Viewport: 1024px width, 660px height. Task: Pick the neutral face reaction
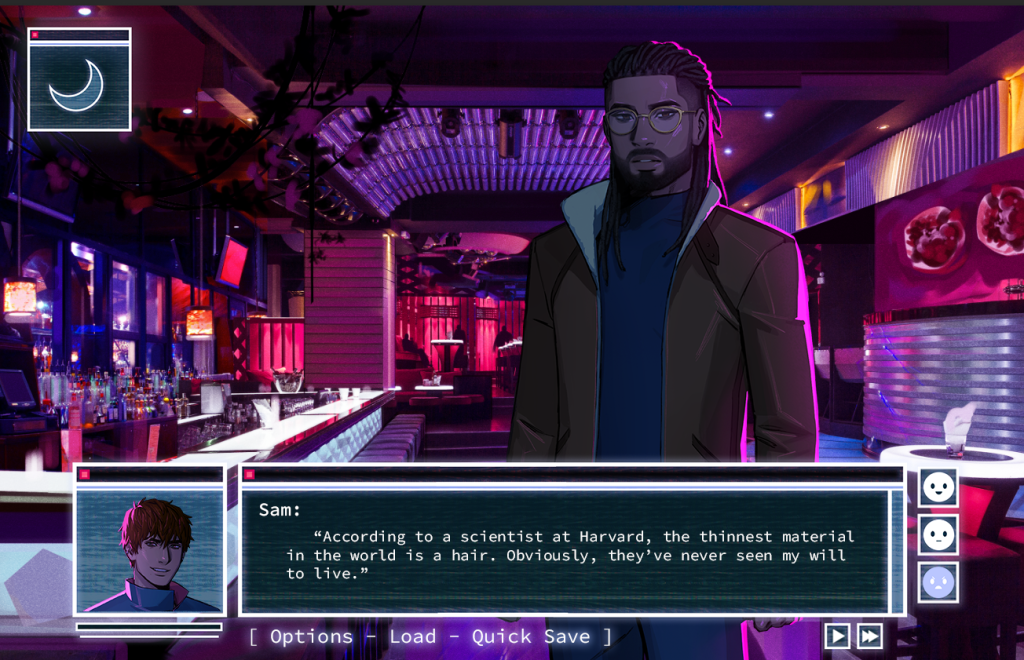tap(938, 535)
